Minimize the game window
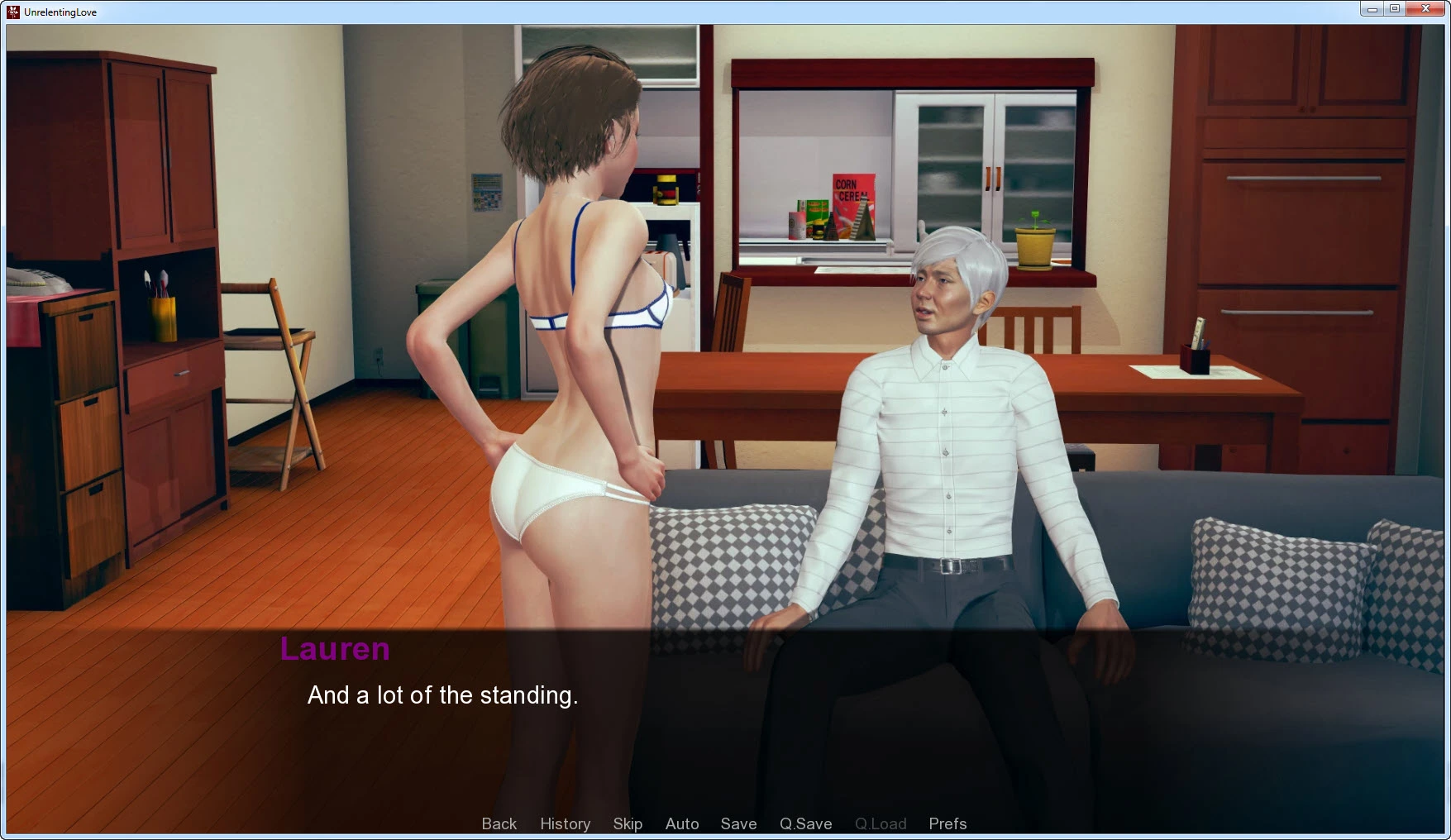The height and width of the screenshot is (840, 1451). point(1372,9)
